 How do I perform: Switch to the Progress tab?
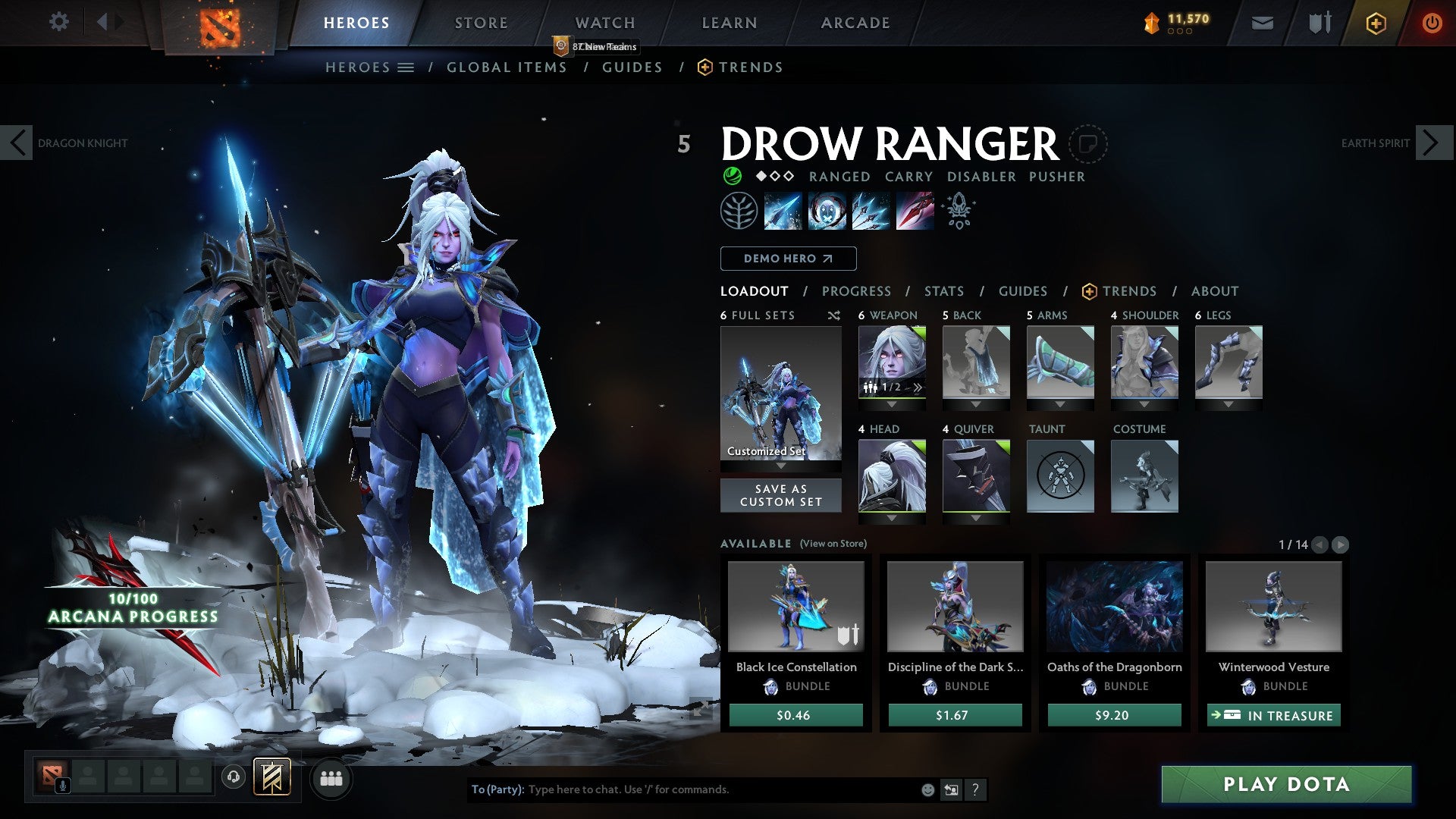tap(857, 291)
